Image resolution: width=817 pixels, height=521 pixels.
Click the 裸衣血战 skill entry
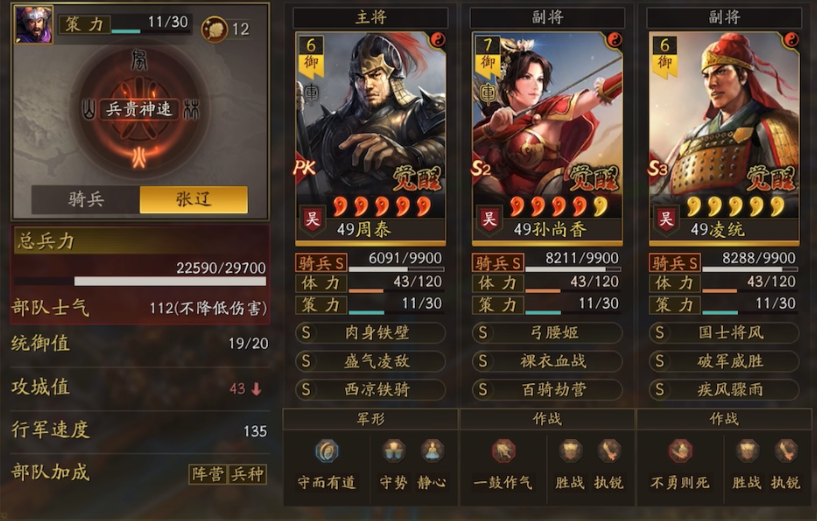tap(547, 361)
